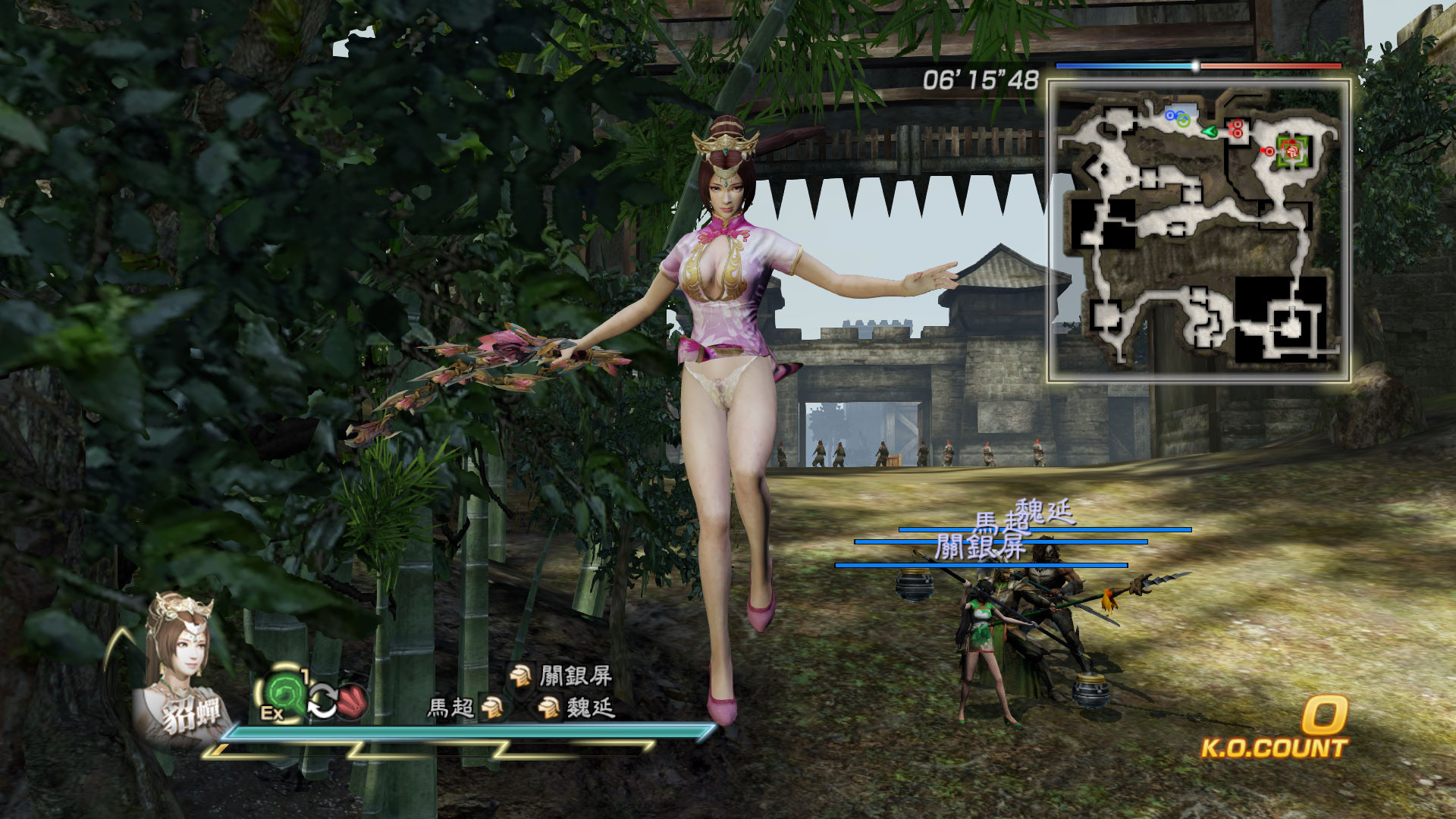
Task: Click the weapon swap arrows icon
Action: tap(322, 701)
